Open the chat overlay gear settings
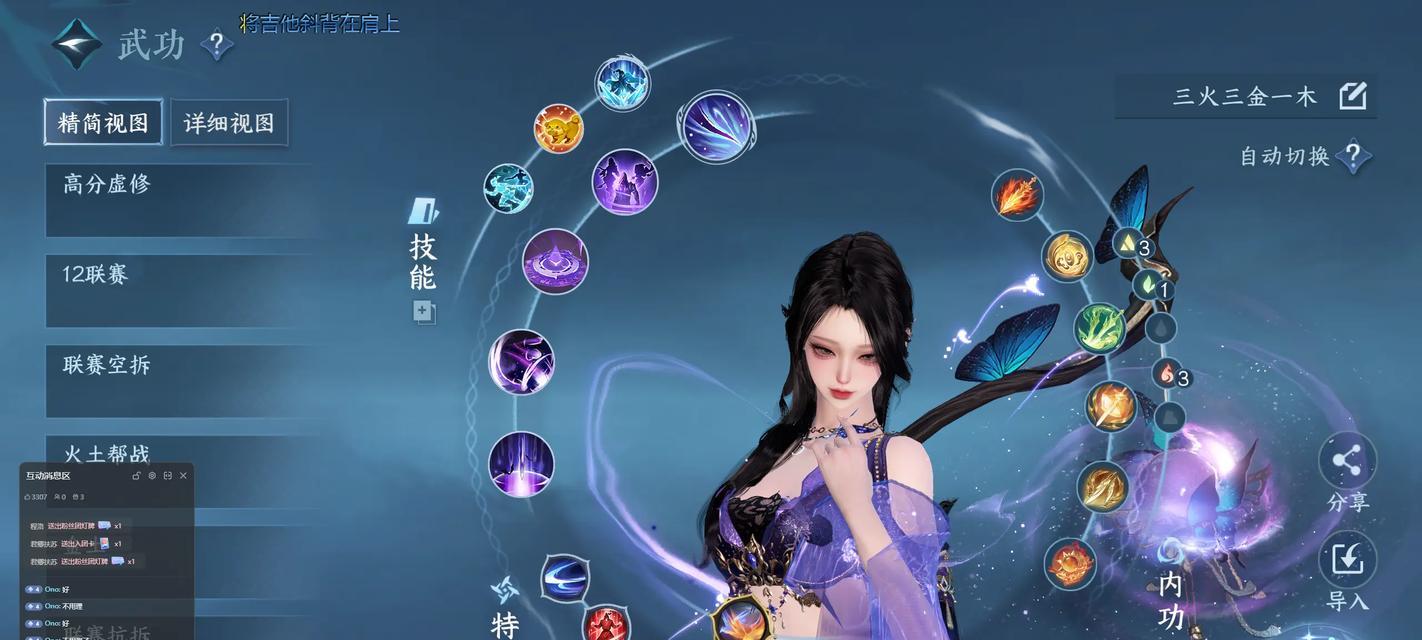The height and width of the screenshot is (640, 1422). (x=152, y=476)
